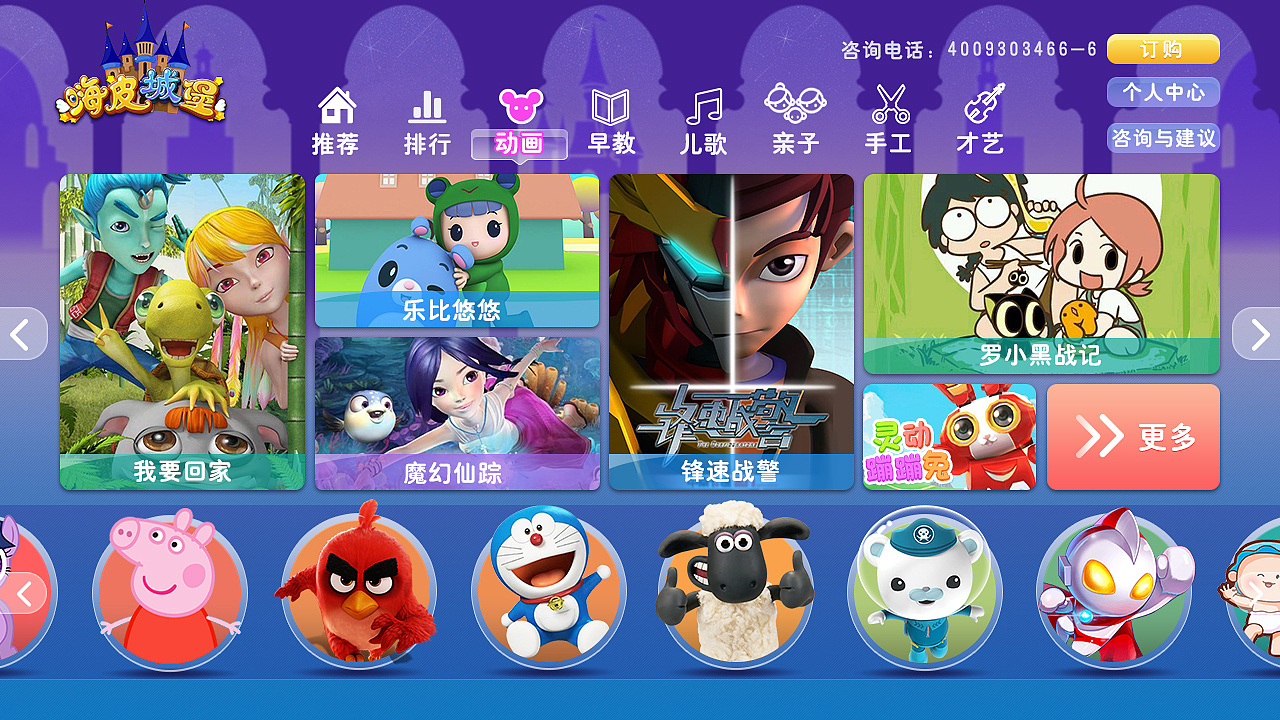
Task: Play 我要回家 from its poster
Action: [182, 330]
